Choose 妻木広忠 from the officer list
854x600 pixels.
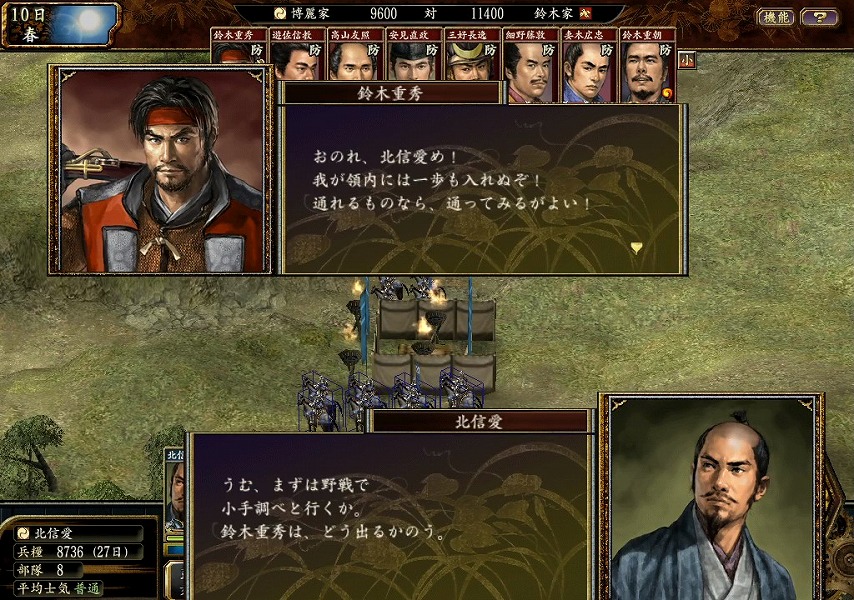[x=589, y=68]
